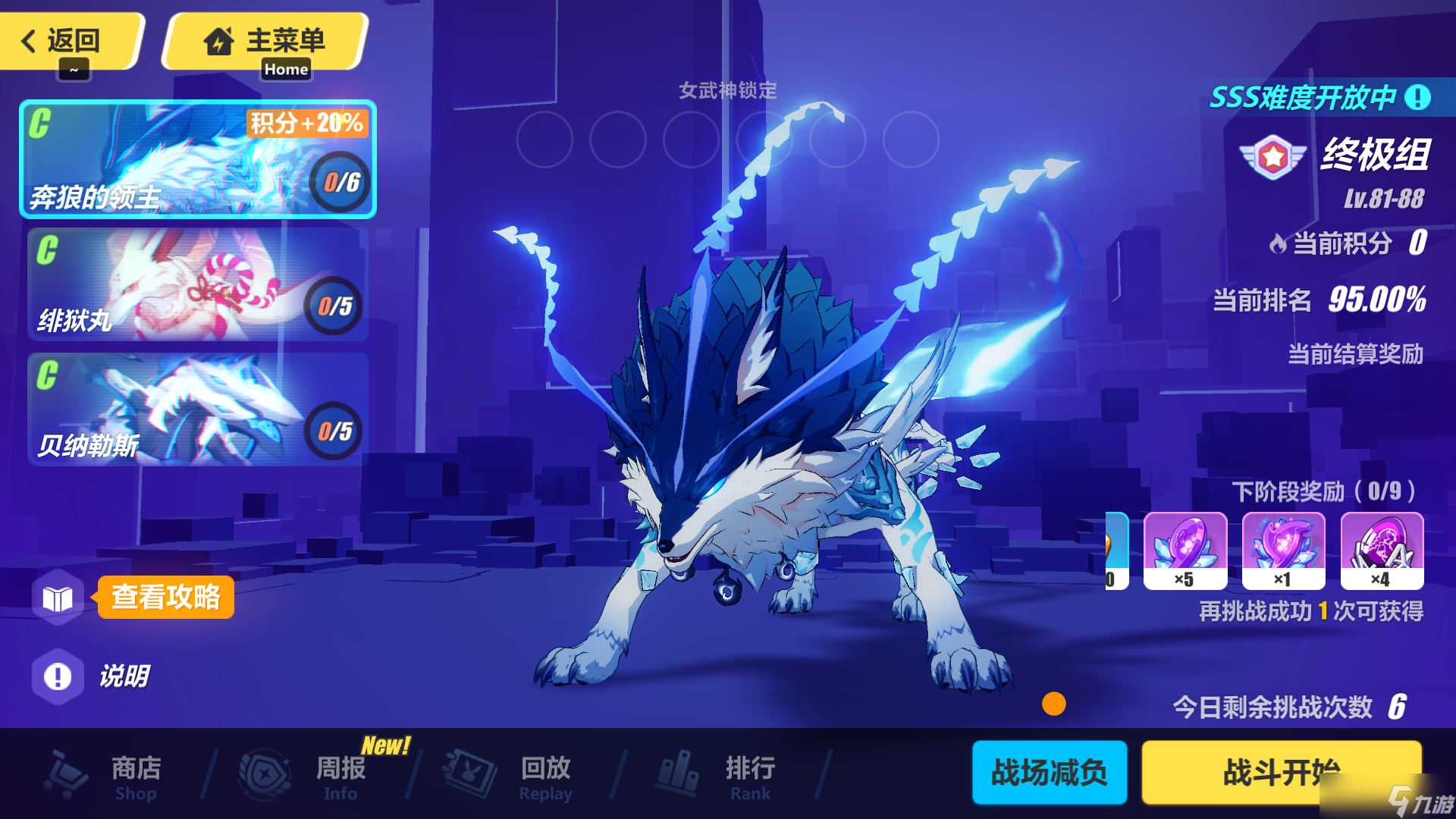This screenshot has width=1456, height=819.
Task: Click the 战场减负 button
Action: [x=1050, y=773]
